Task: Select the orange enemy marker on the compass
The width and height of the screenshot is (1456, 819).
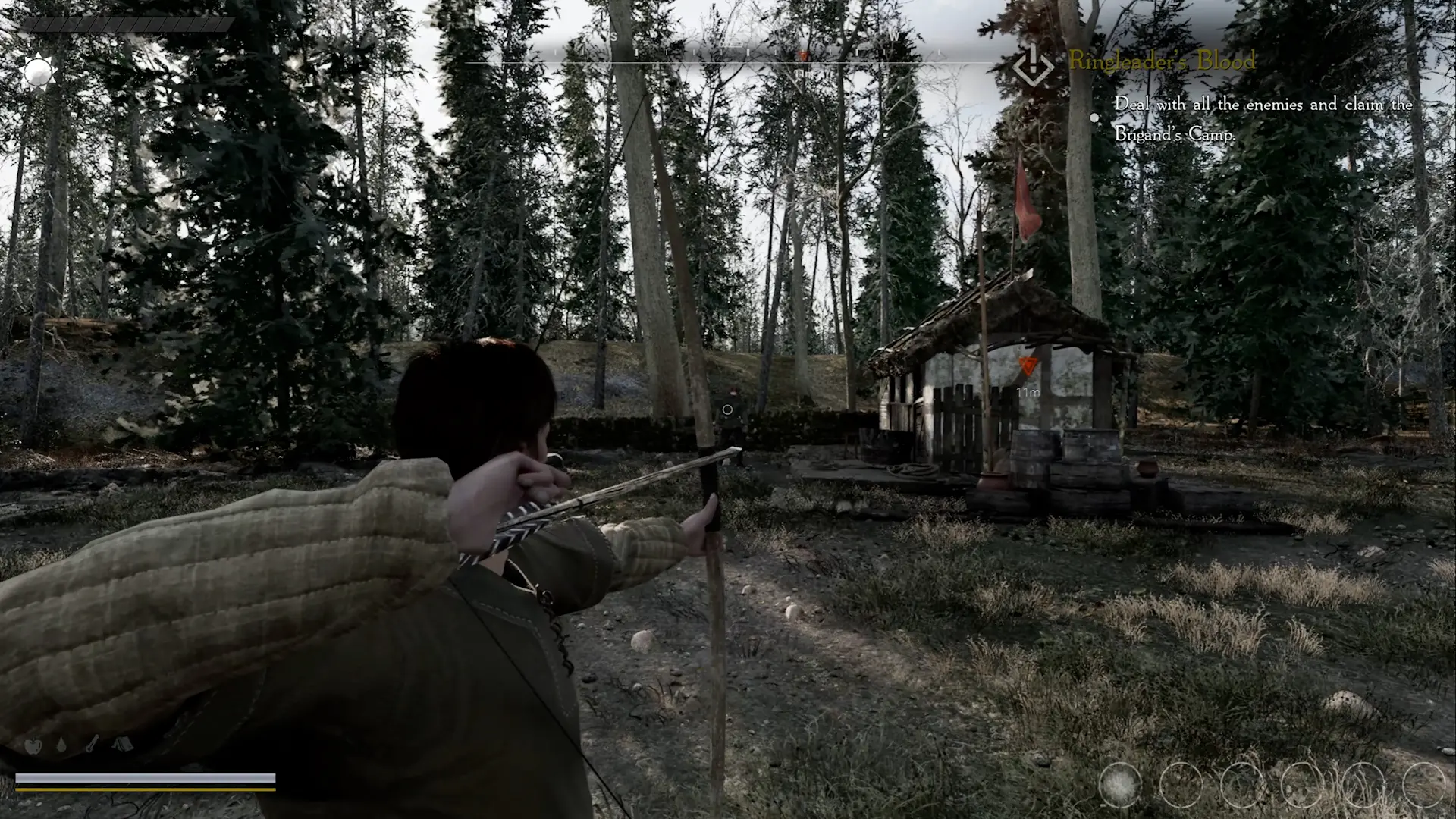Action: (x=805, y=55)
